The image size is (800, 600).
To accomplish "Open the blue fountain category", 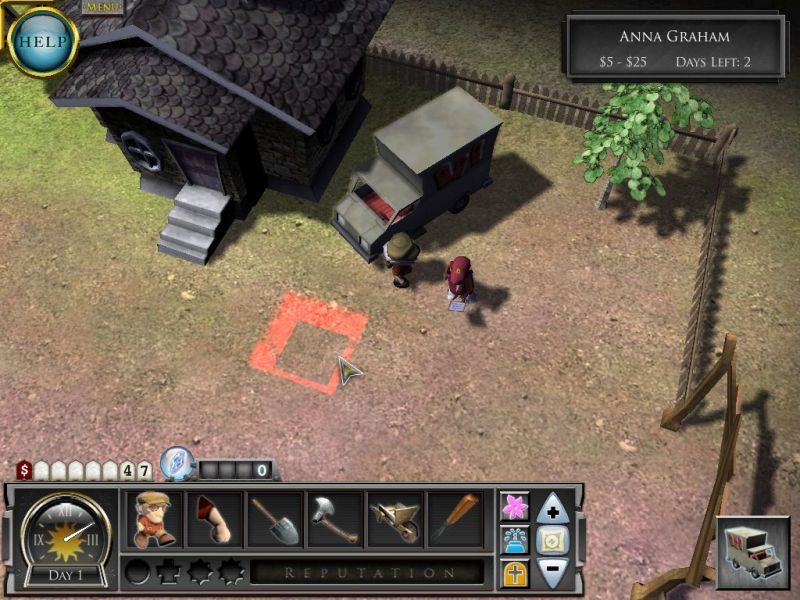I will 514,540.
